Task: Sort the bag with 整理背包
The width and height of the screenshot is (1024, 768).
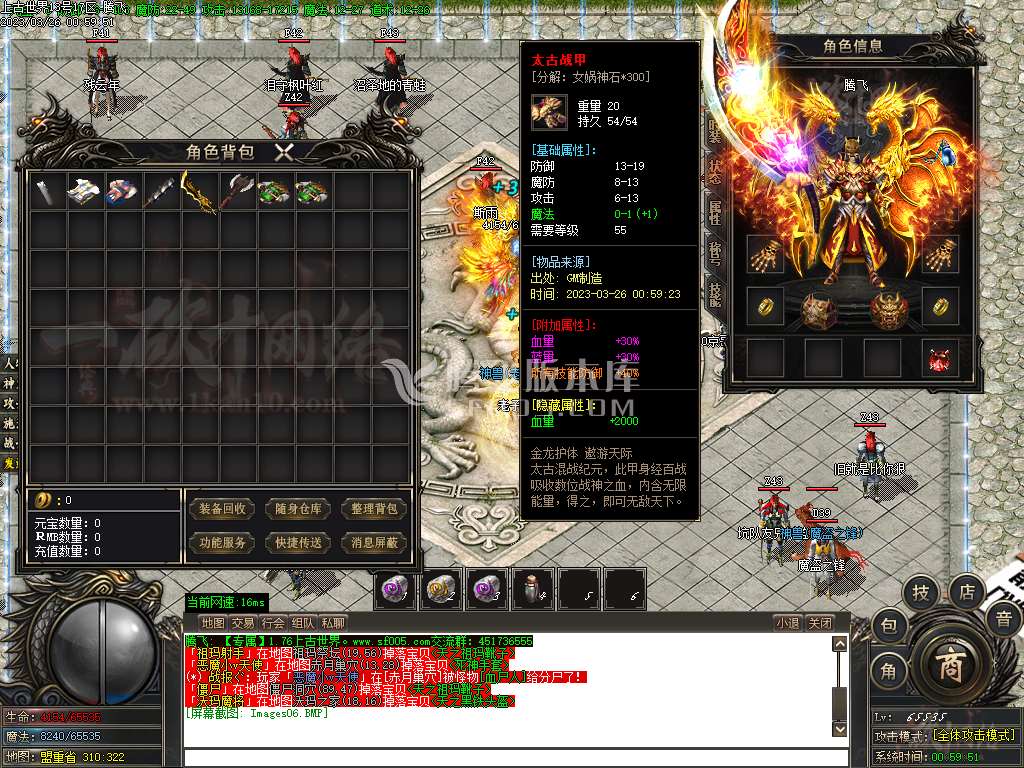Action: 375,509
